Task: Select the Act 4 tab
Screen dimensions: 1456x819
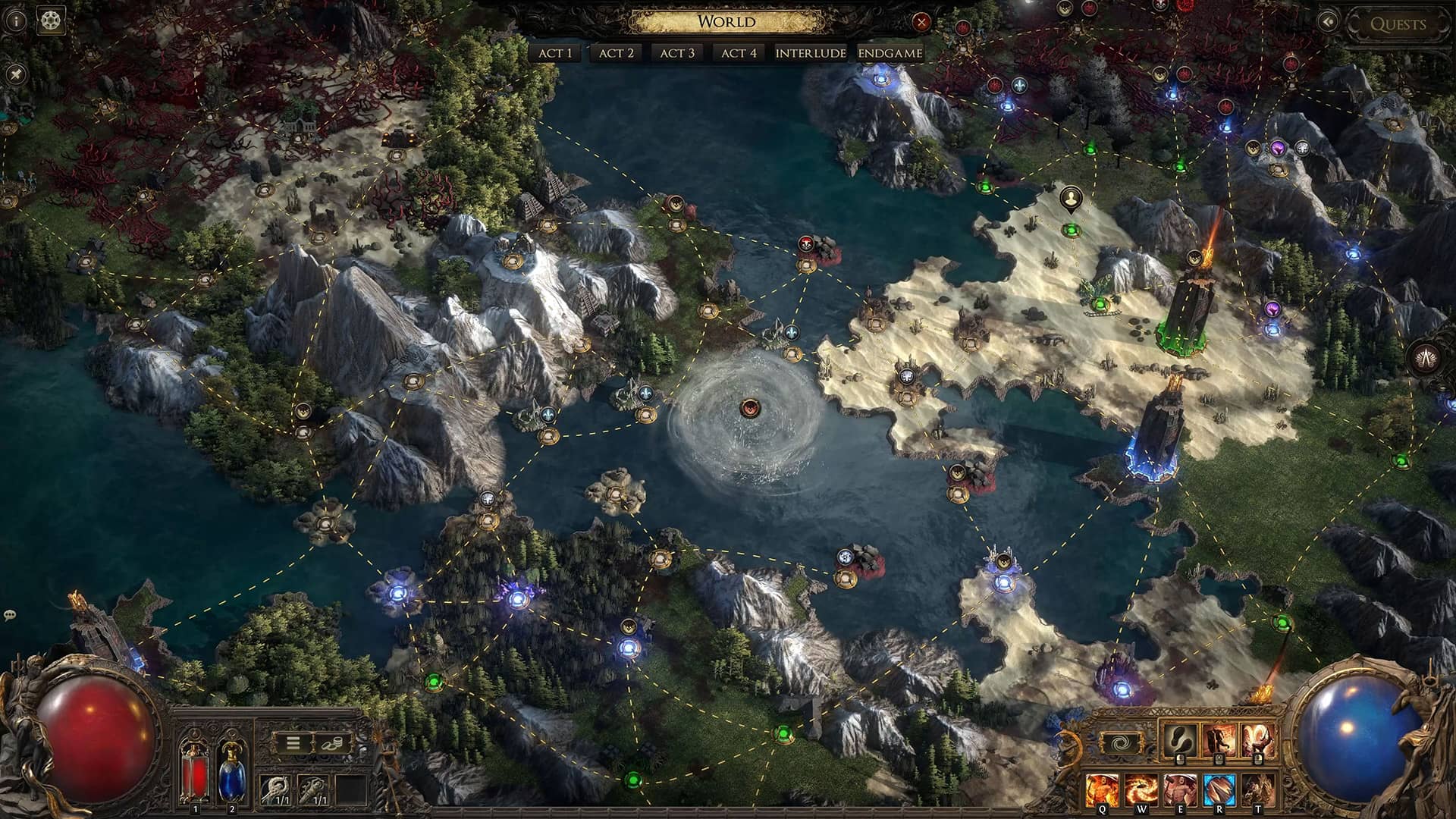Action: pos(739,53)
